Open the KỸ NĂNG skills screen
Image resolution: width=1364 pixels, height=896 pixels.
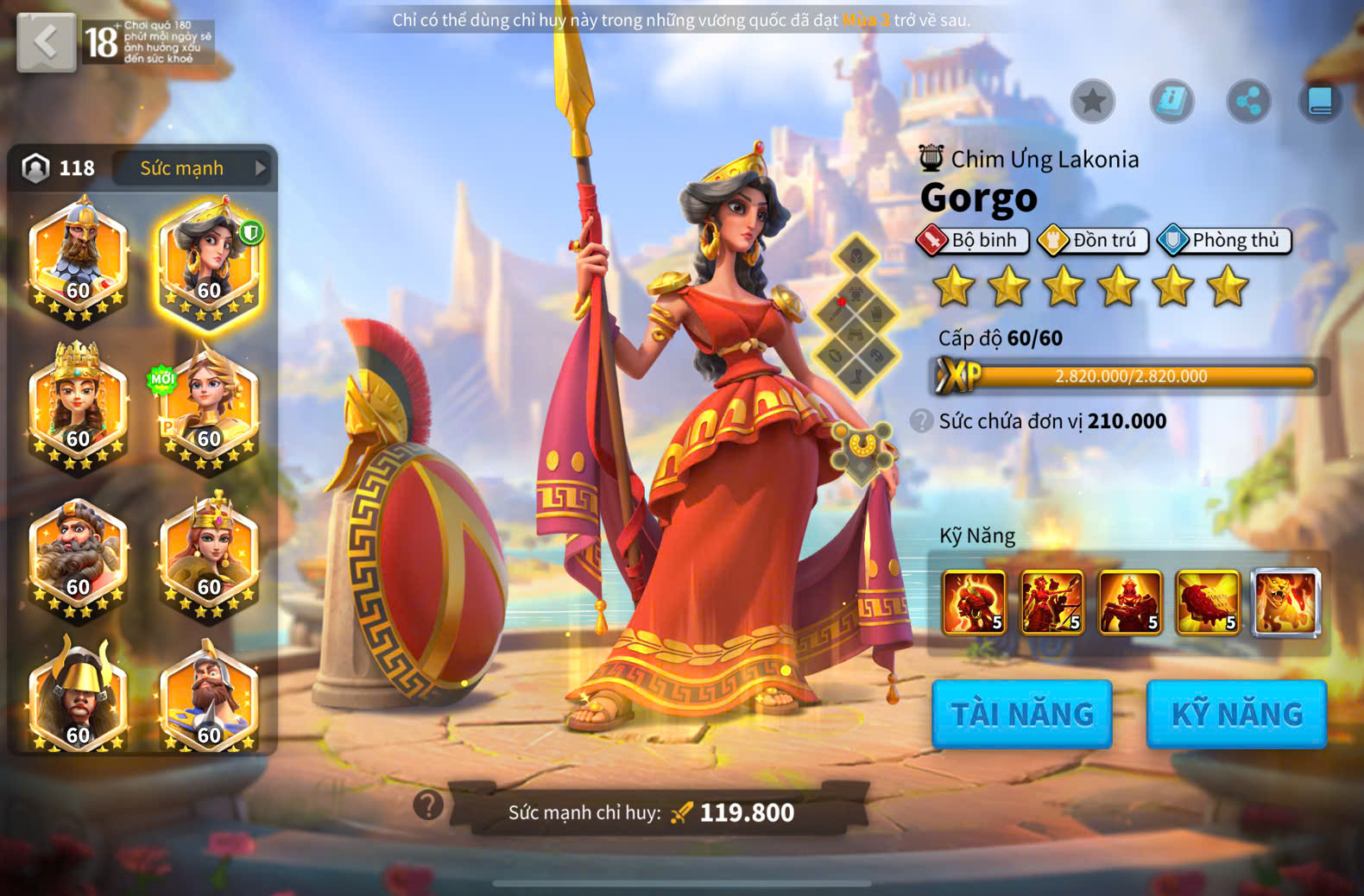pyautogui.click(x=1236, y=714)
